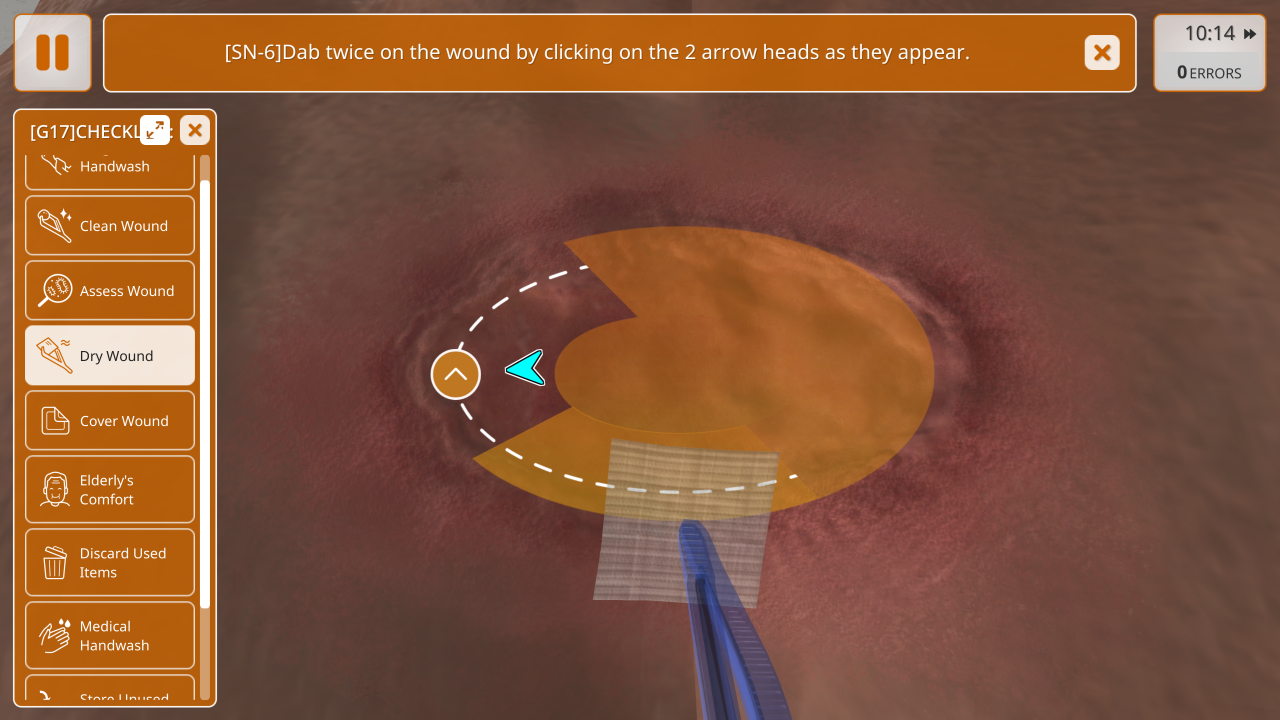Fast-forward the timer with the arrows icon

(x=1250, y=34)
